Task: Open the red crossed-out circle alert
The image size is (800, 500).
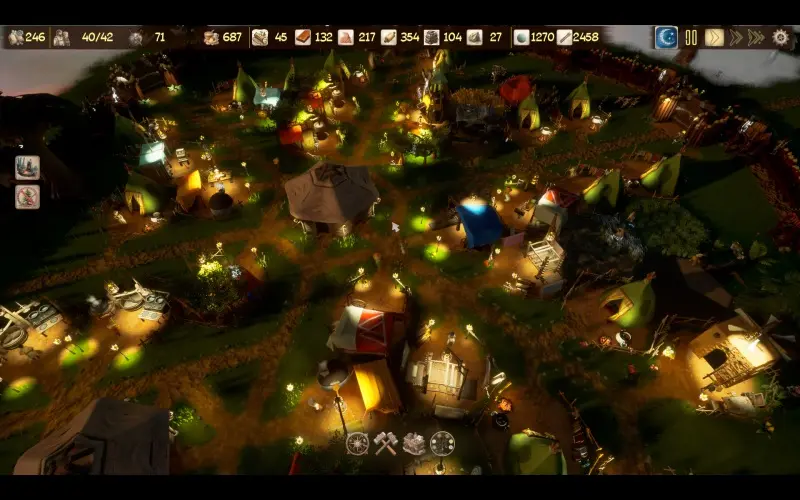Action: point(27,196)
